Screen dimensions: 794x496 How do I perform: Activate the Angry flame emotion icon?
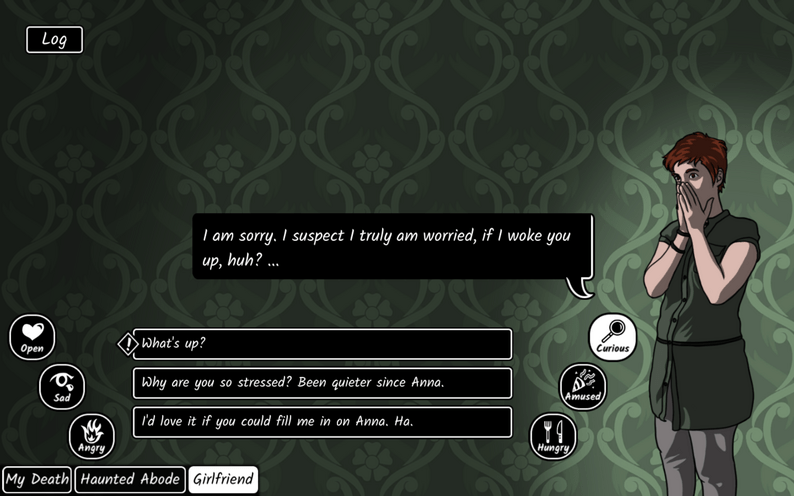click(92, 436)
